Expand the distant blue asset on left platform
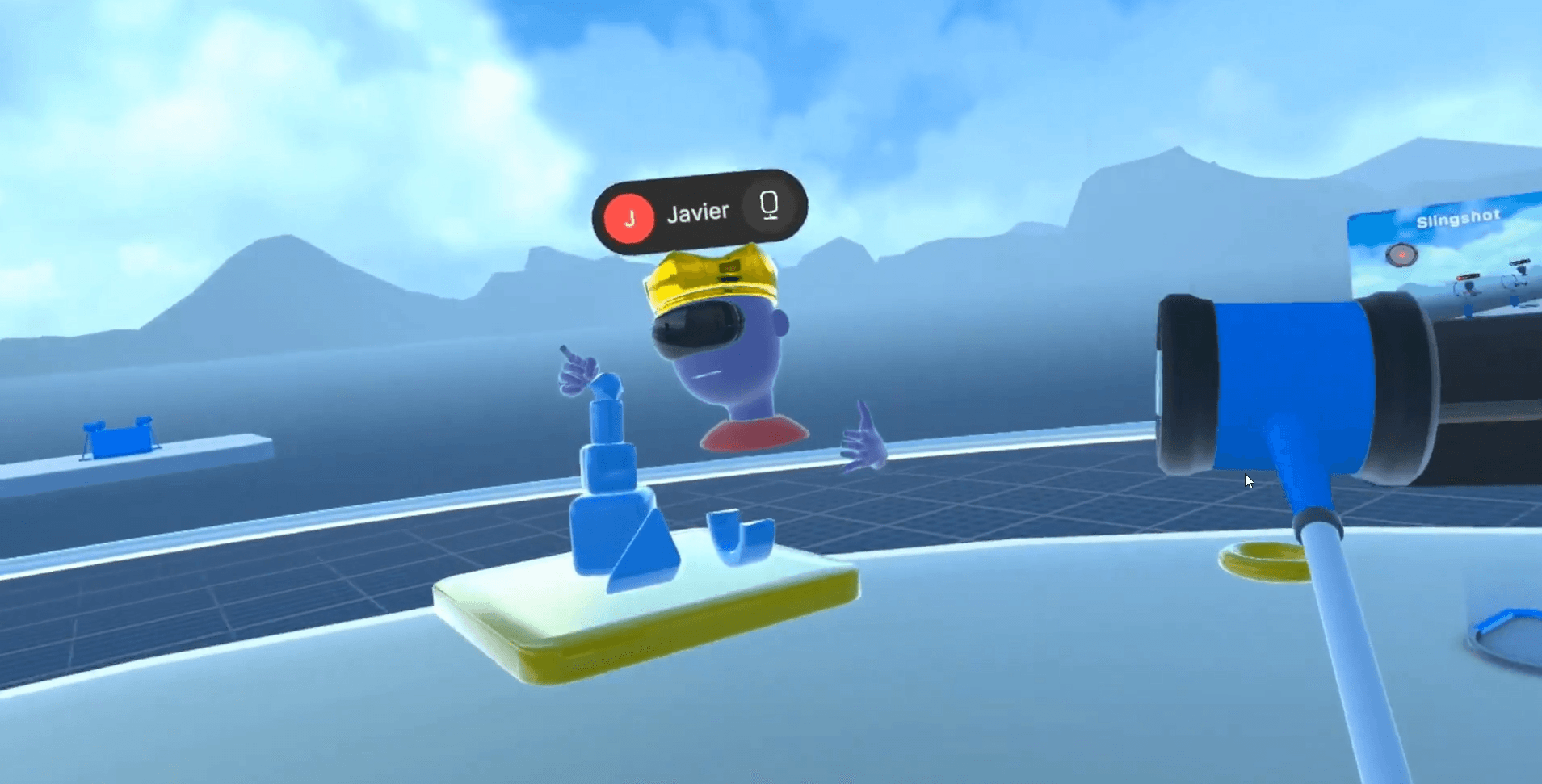Viewport: 1542px width, 784px height. click(x=120, y=440)
